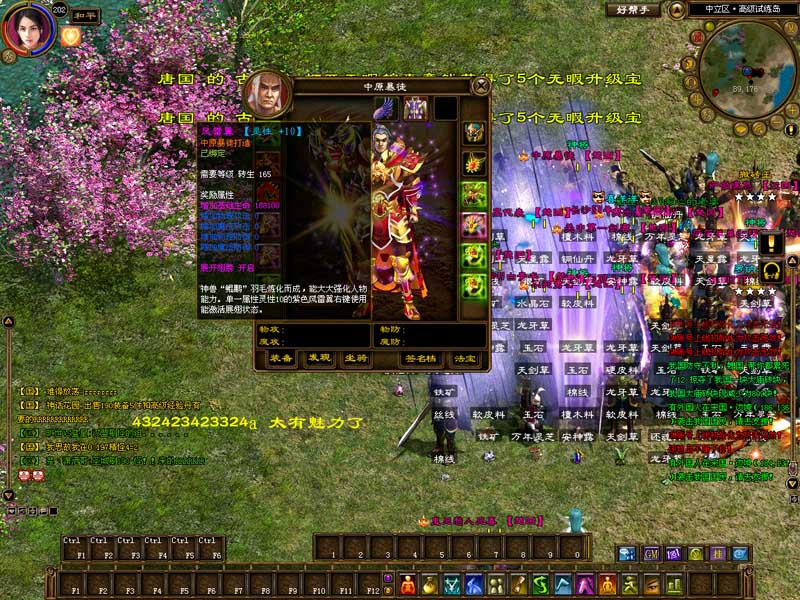Viewport: 800px width, 600px height.
Task: Open the GM button in bottom-right
Action: tap(651, 553)
